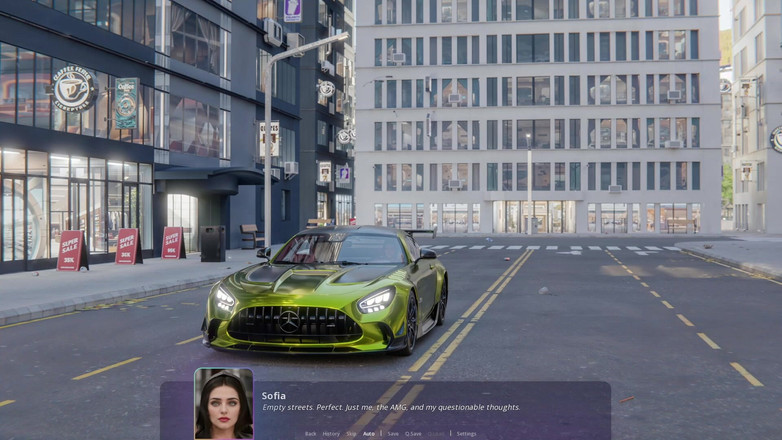Quick save with Q.Save
The image size is (782, 440).
[413, 434]
